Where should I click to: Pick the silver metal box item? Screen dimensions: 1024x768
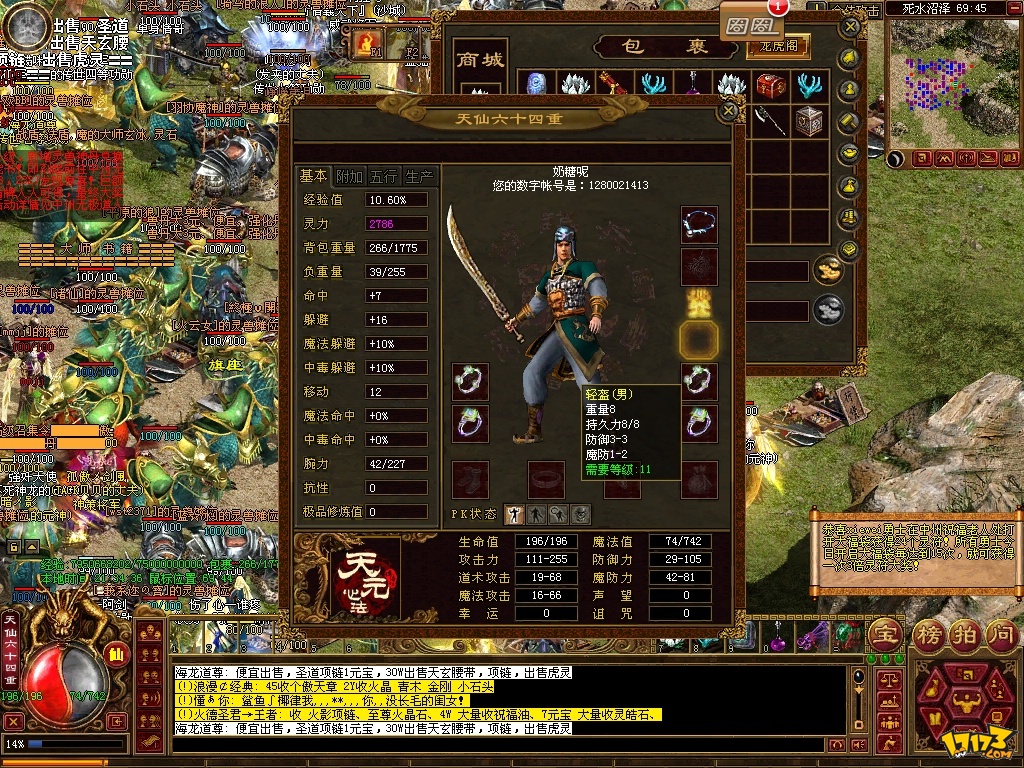click(x=808, y=120)
